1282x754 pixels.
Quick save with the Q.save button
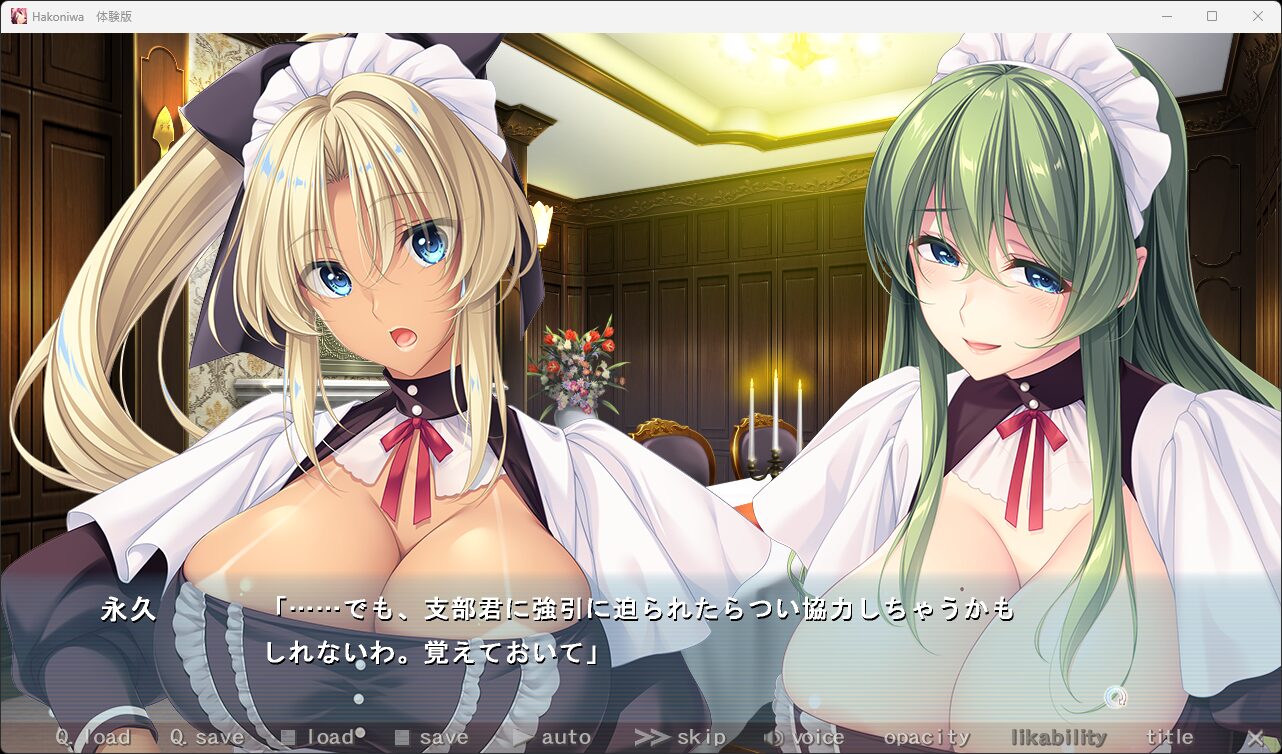(x=206, y=738)
